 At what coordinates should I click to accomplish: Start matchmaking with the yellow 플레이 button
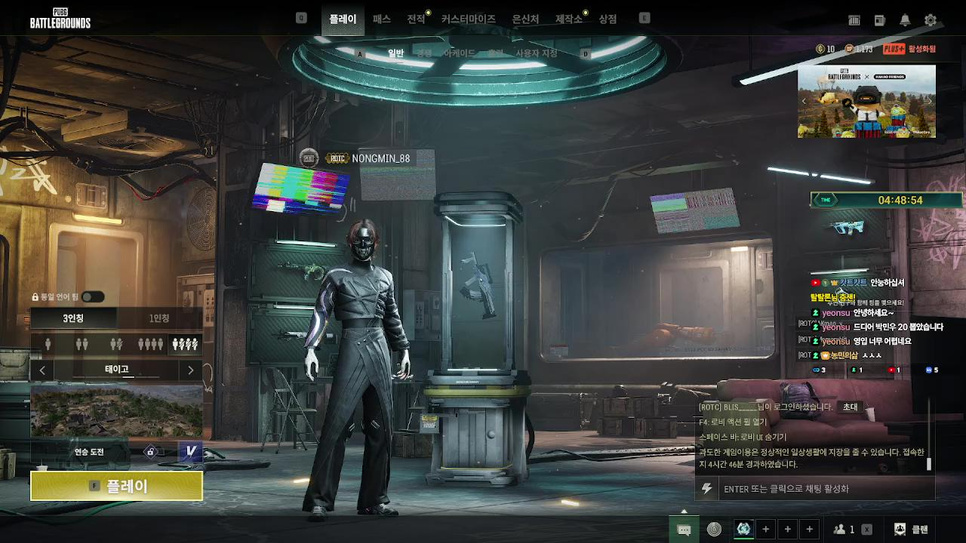coord(116,486)
